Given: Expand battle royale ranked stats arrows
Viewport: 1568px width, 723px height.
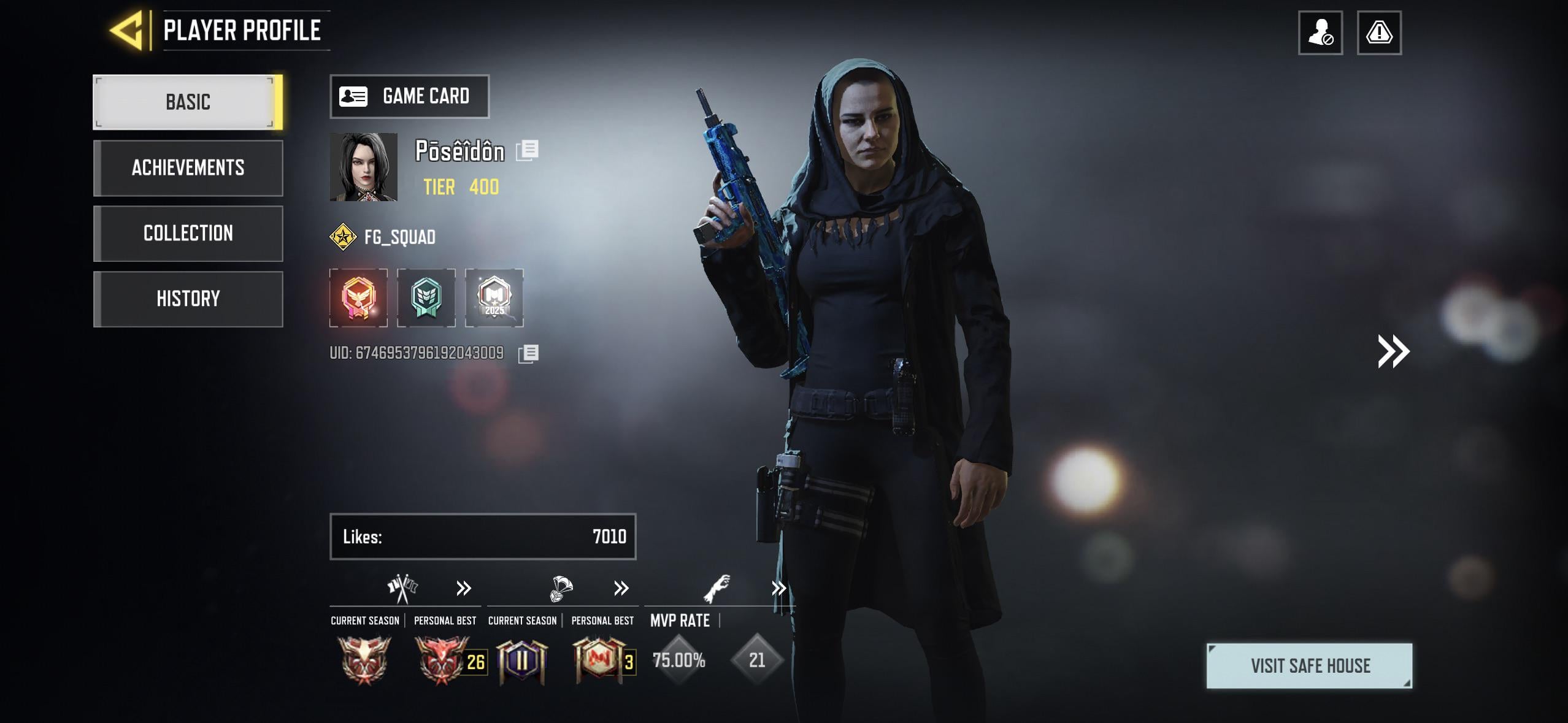Looking at the screenshot, I should pos(621,589).
